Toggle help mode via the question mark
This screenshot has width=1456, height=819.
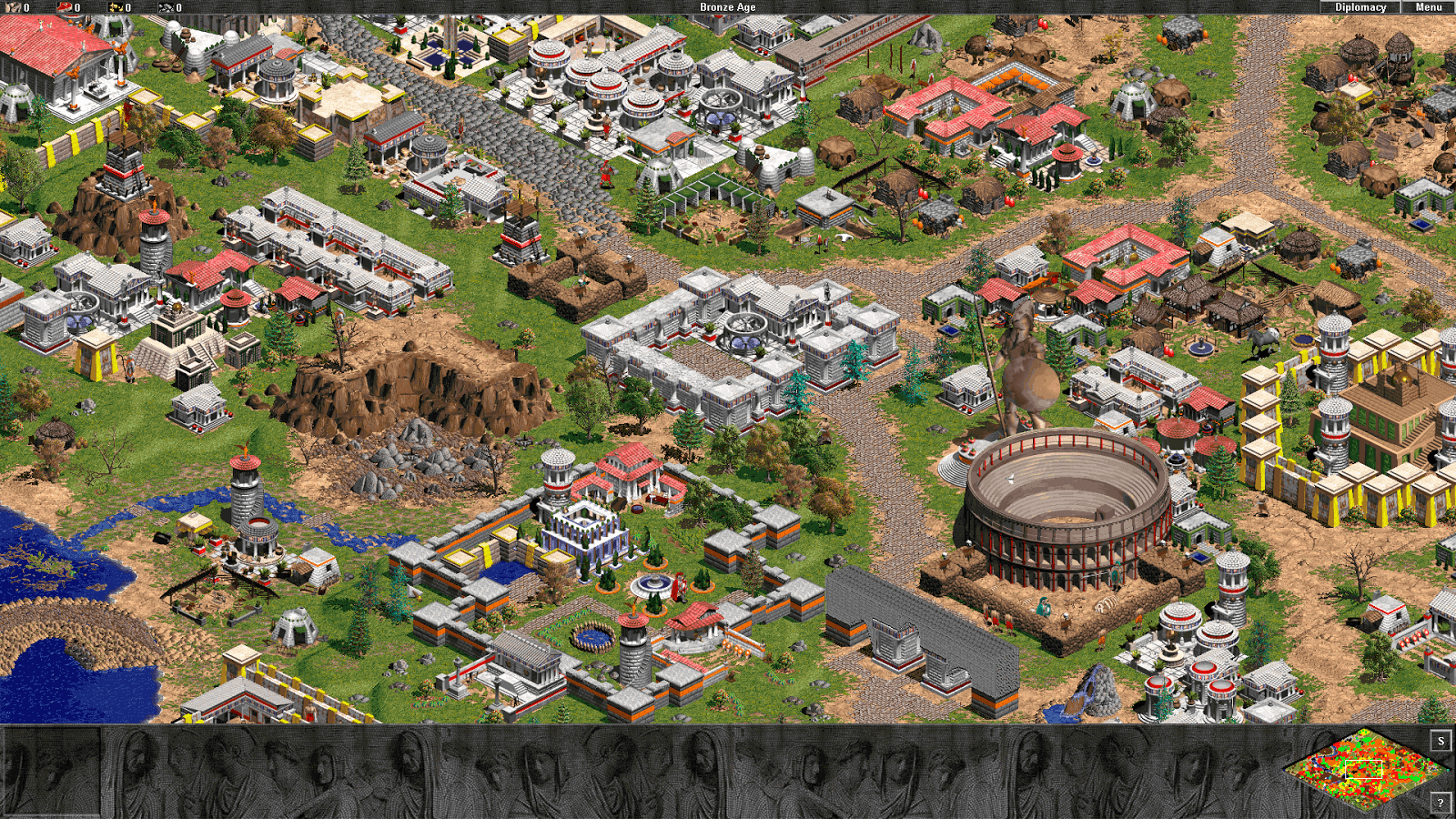pyautogui.click(x=1441, y=803)
